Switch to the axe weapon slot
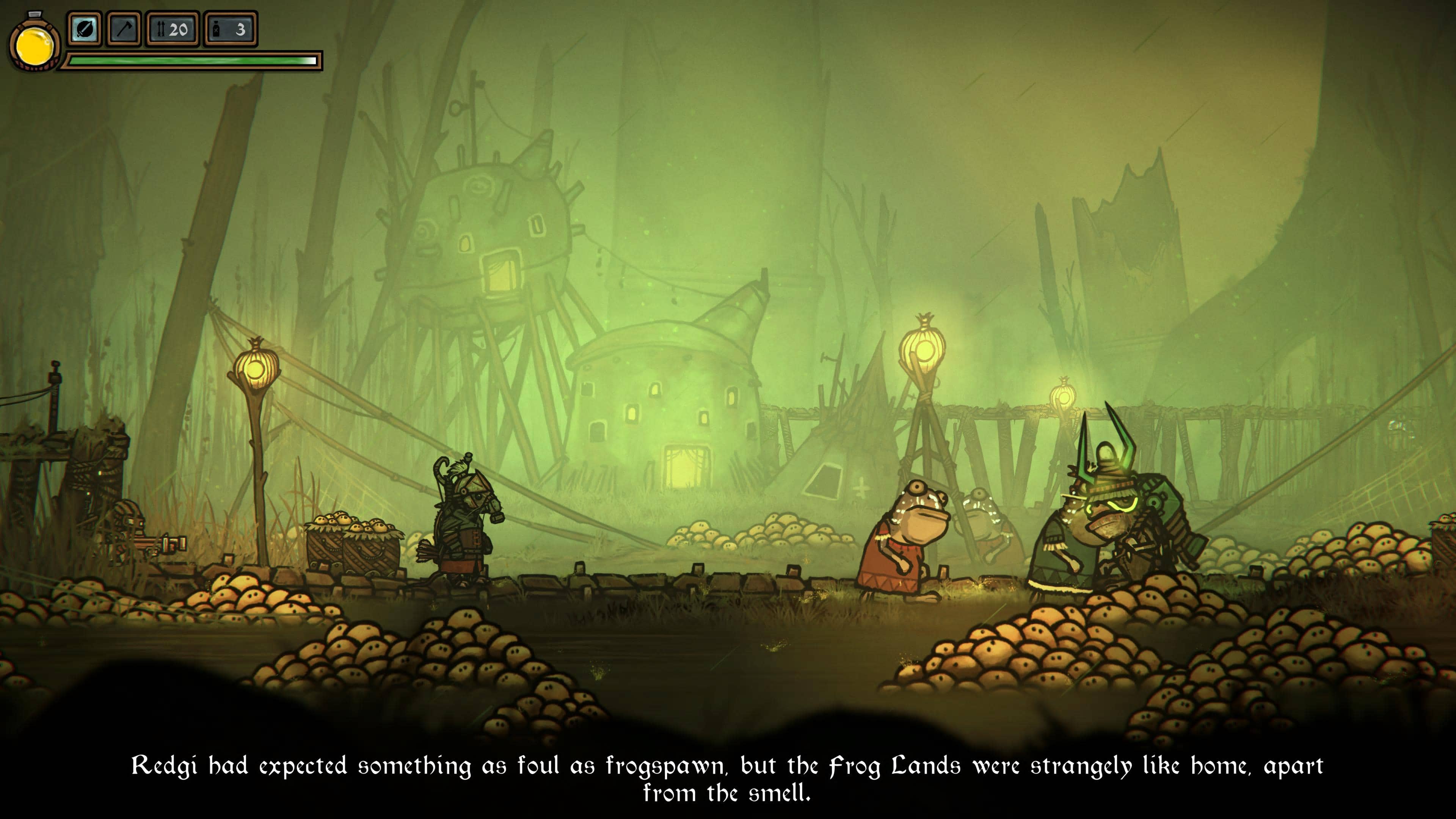 point(124,29)
